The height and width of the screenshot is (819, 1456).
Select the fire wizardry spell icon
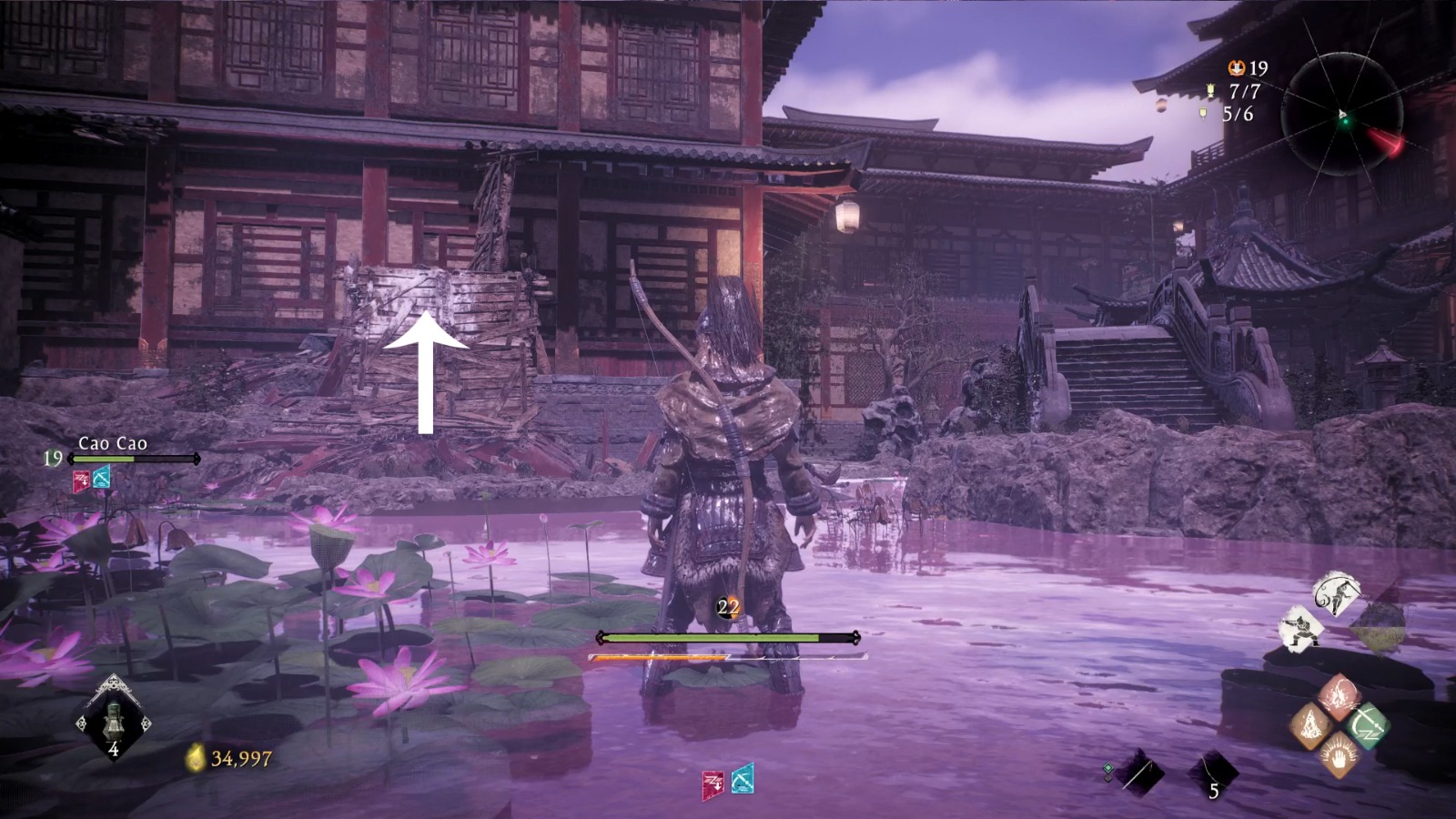(x=1340, y=694)
